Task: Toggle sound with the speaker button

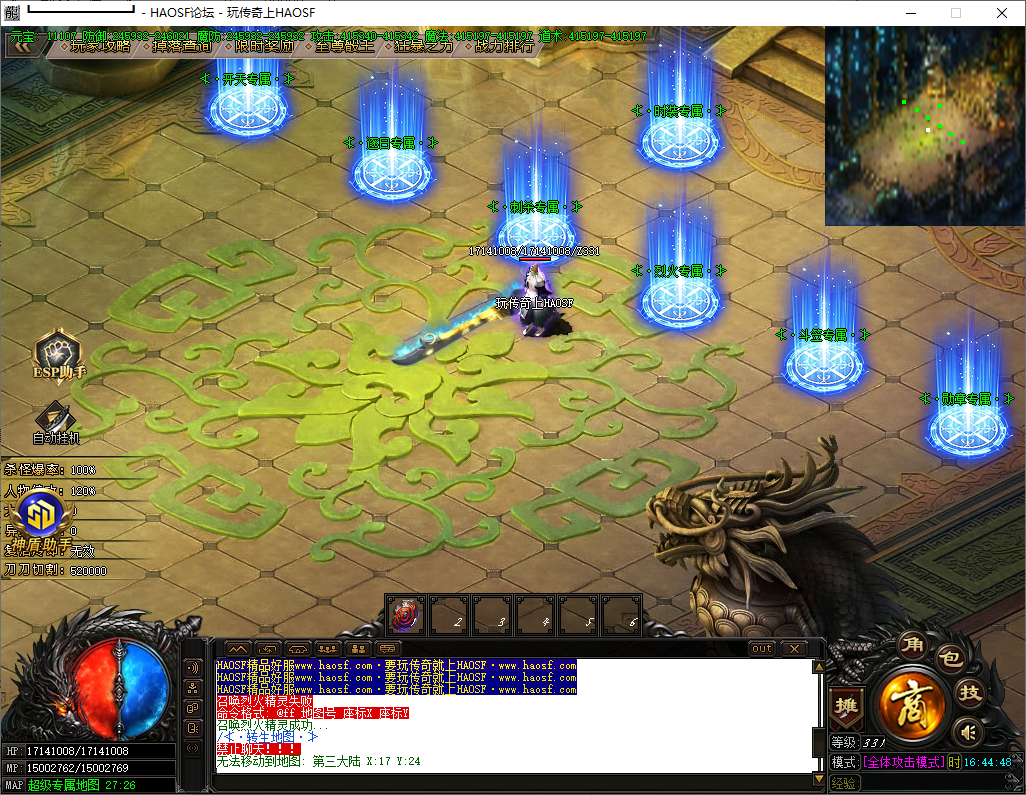Action: click(x=965, y=731)
